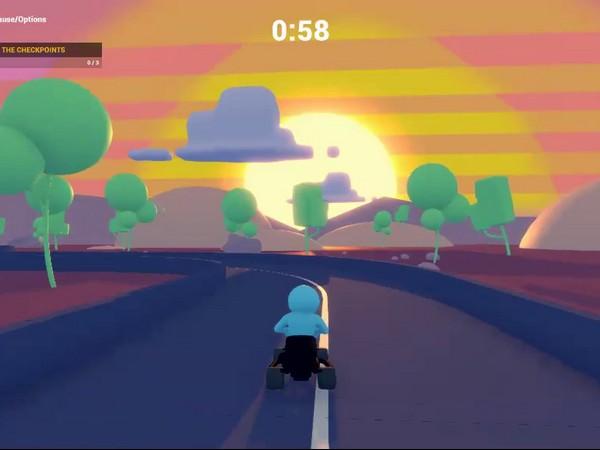Open the Pause/Options menu
Image resolution: width=600 pixels, height=450 pixels.
pyautogui.click(x=22, y=19)
